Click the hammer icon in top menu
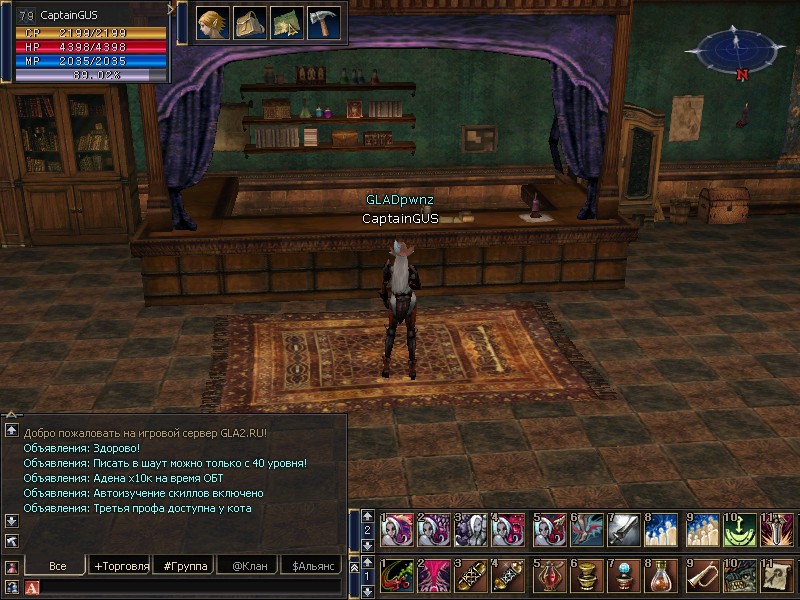Screen dimensions: 800x600 [323, 23]
